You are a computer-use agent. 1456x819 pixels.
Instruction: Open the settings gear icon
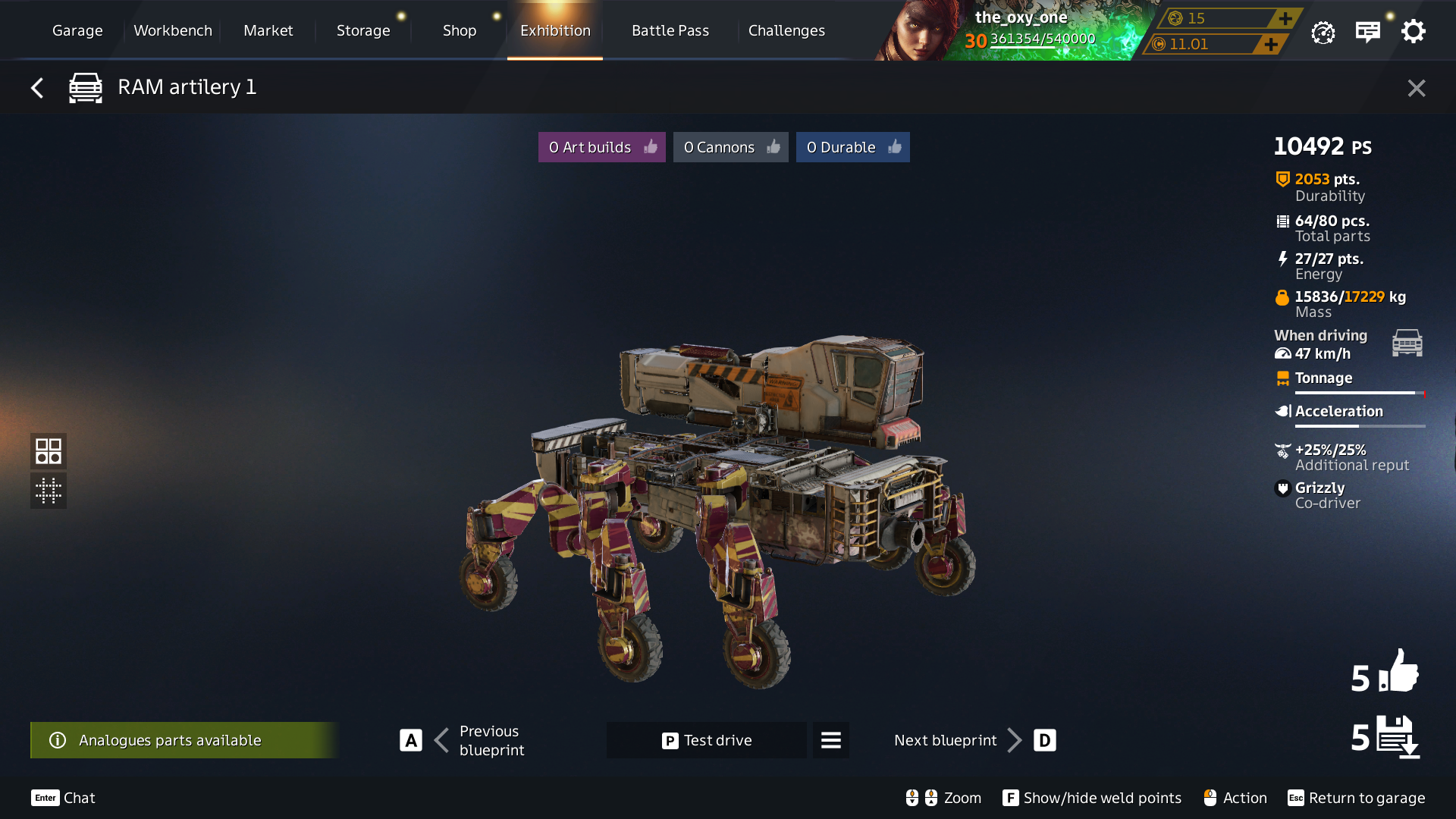coord(1413,32)
